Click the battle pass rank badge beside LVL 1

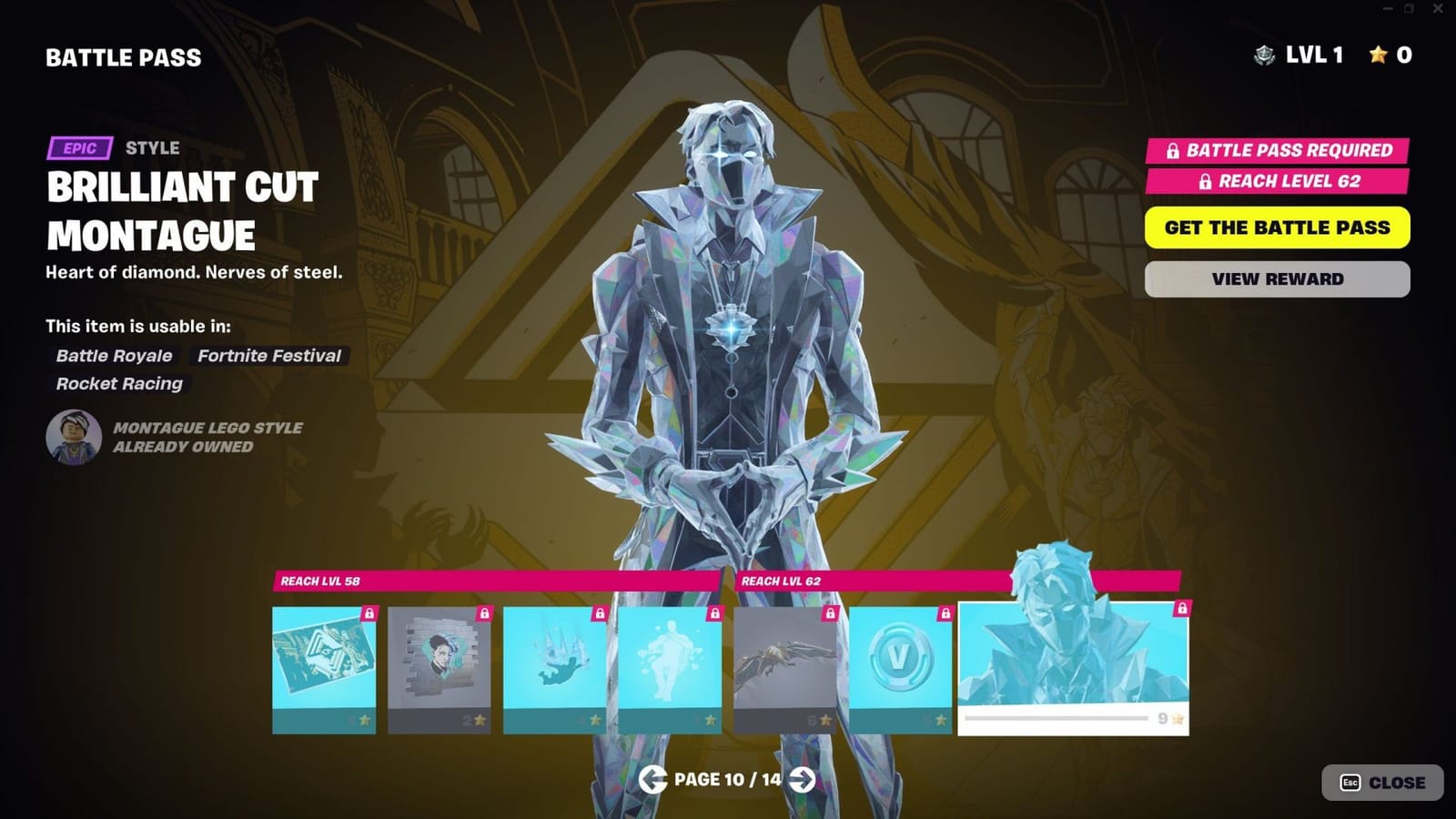[x=1265, y=55]
